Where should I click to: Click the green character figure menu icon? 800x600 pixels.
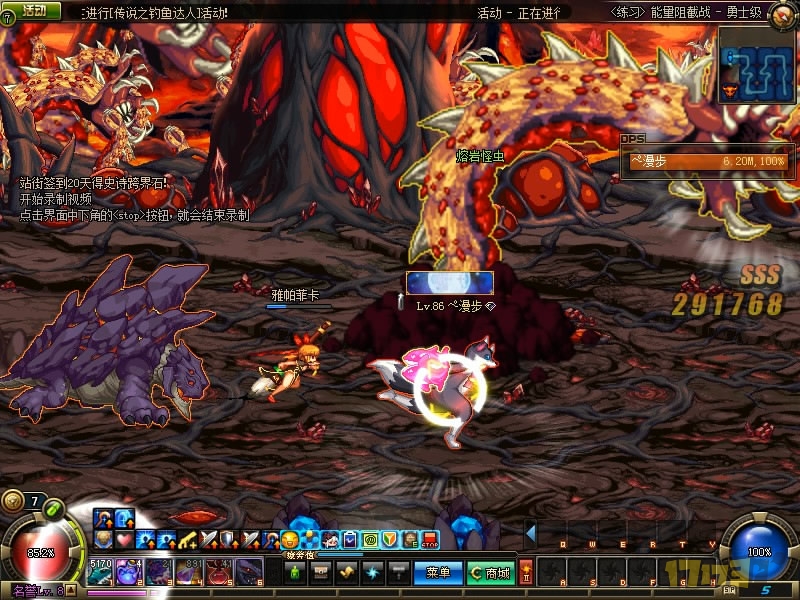(295, 573)
